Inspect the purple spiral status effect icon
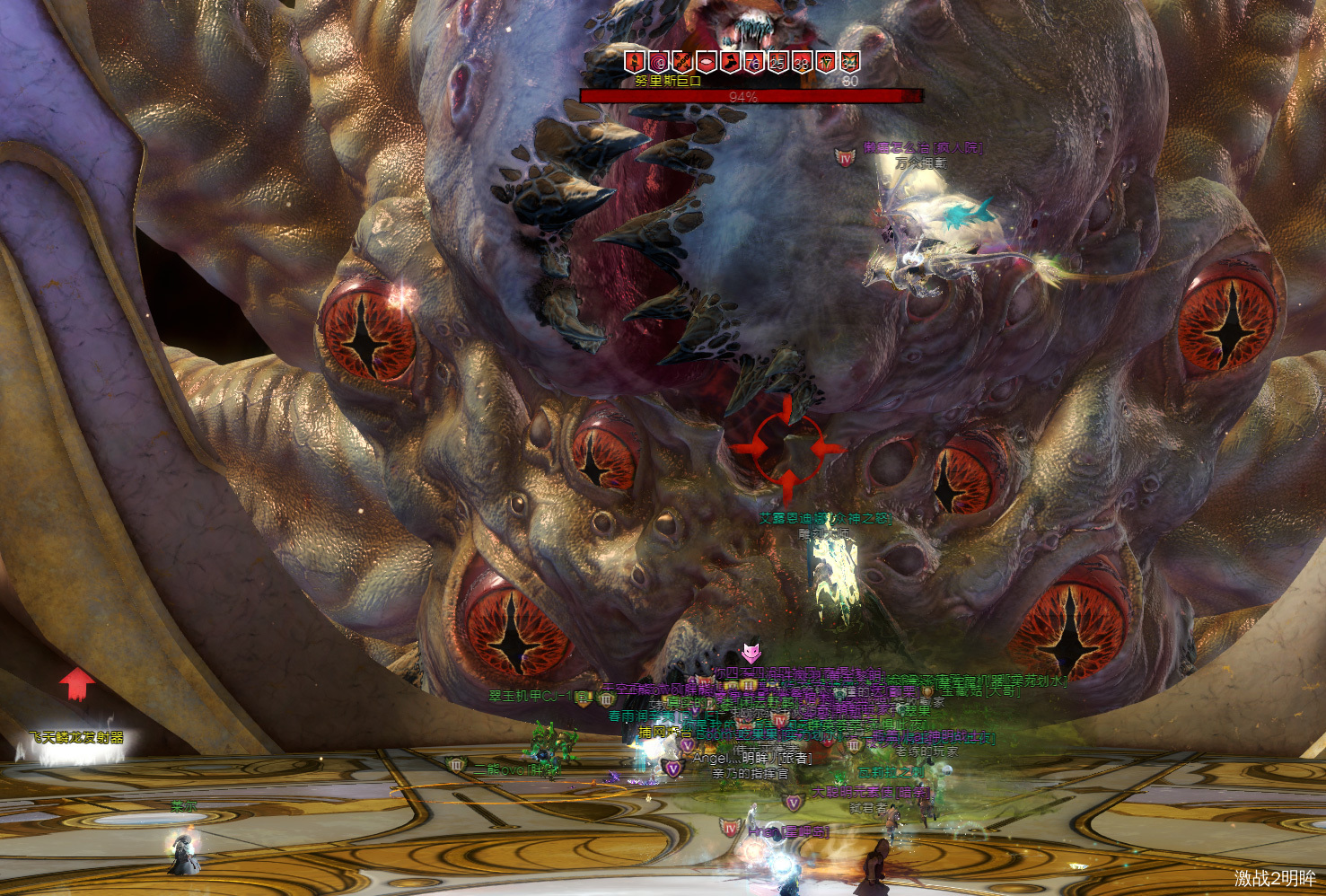 (658, 61)
